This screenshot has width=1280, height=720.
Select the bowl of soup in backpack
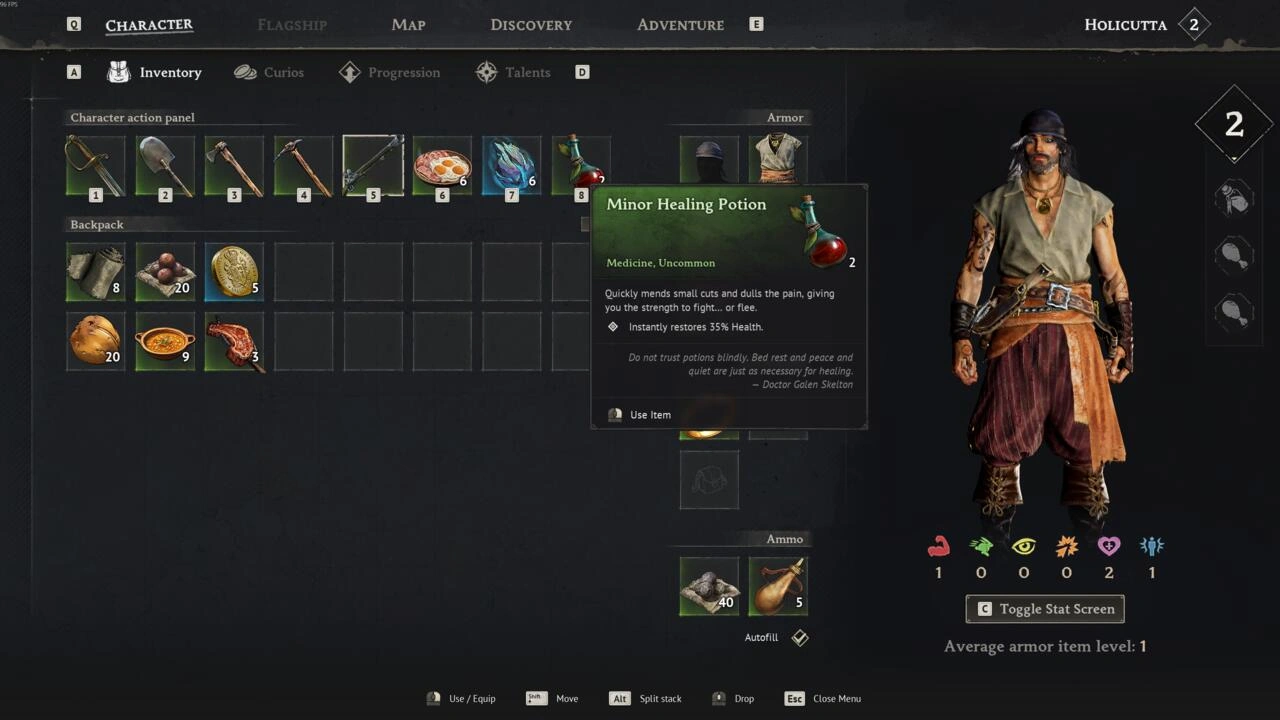tap(165, 341)
